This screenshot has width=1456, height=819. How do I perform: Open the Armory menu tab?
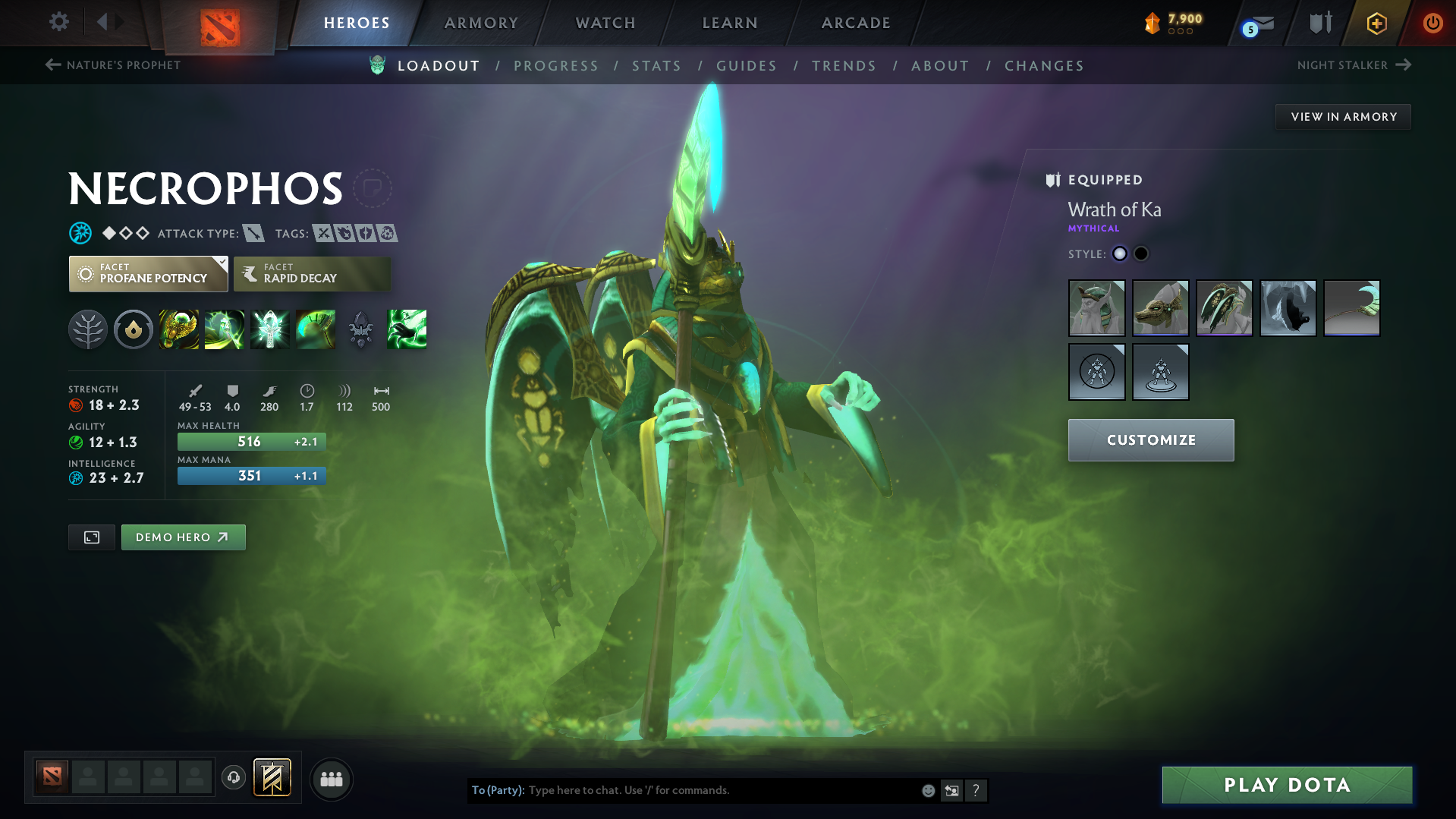click(x=480, y=22)
